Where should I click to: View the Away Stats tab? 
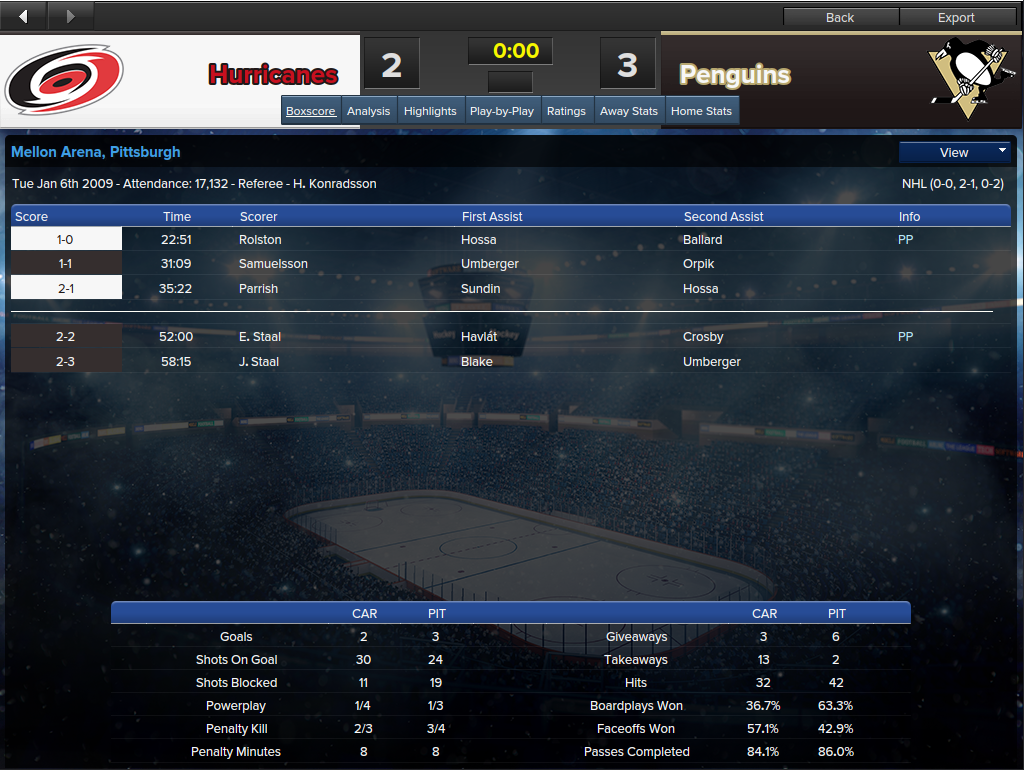point(629,111)
